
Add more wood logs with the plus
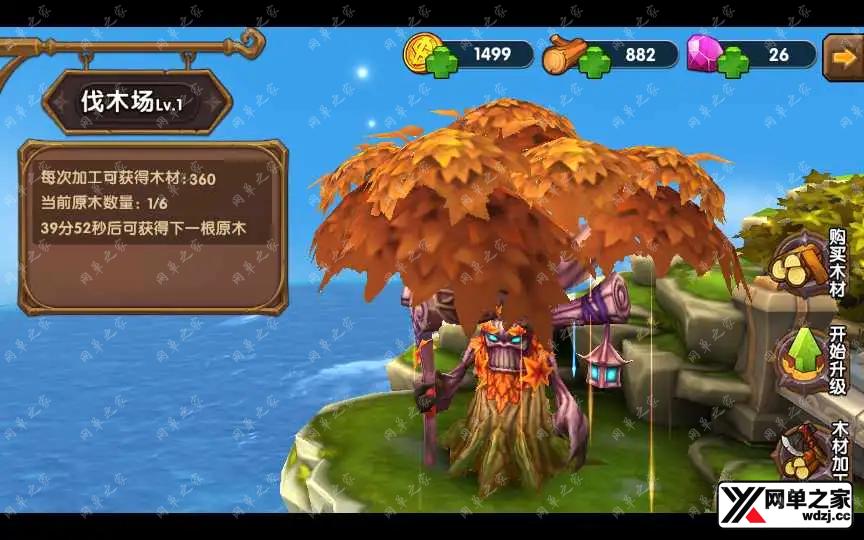(x=595, y=62)
